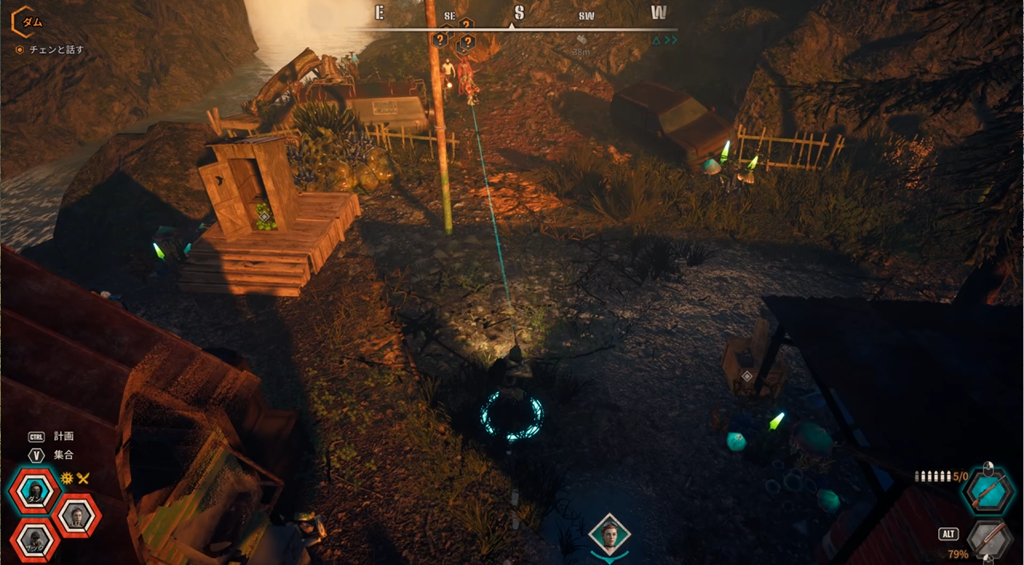This screenshot has width=1024, height=565.
Task: Choose the active rifle weapon slot
Action: click(989, 490)
